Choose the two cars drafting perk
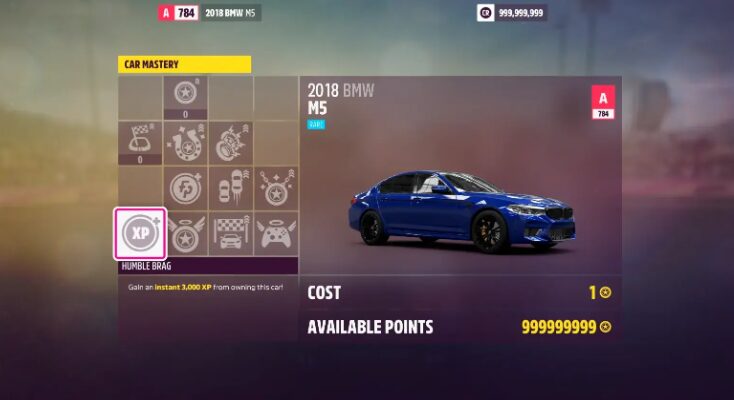 point(231,188)
